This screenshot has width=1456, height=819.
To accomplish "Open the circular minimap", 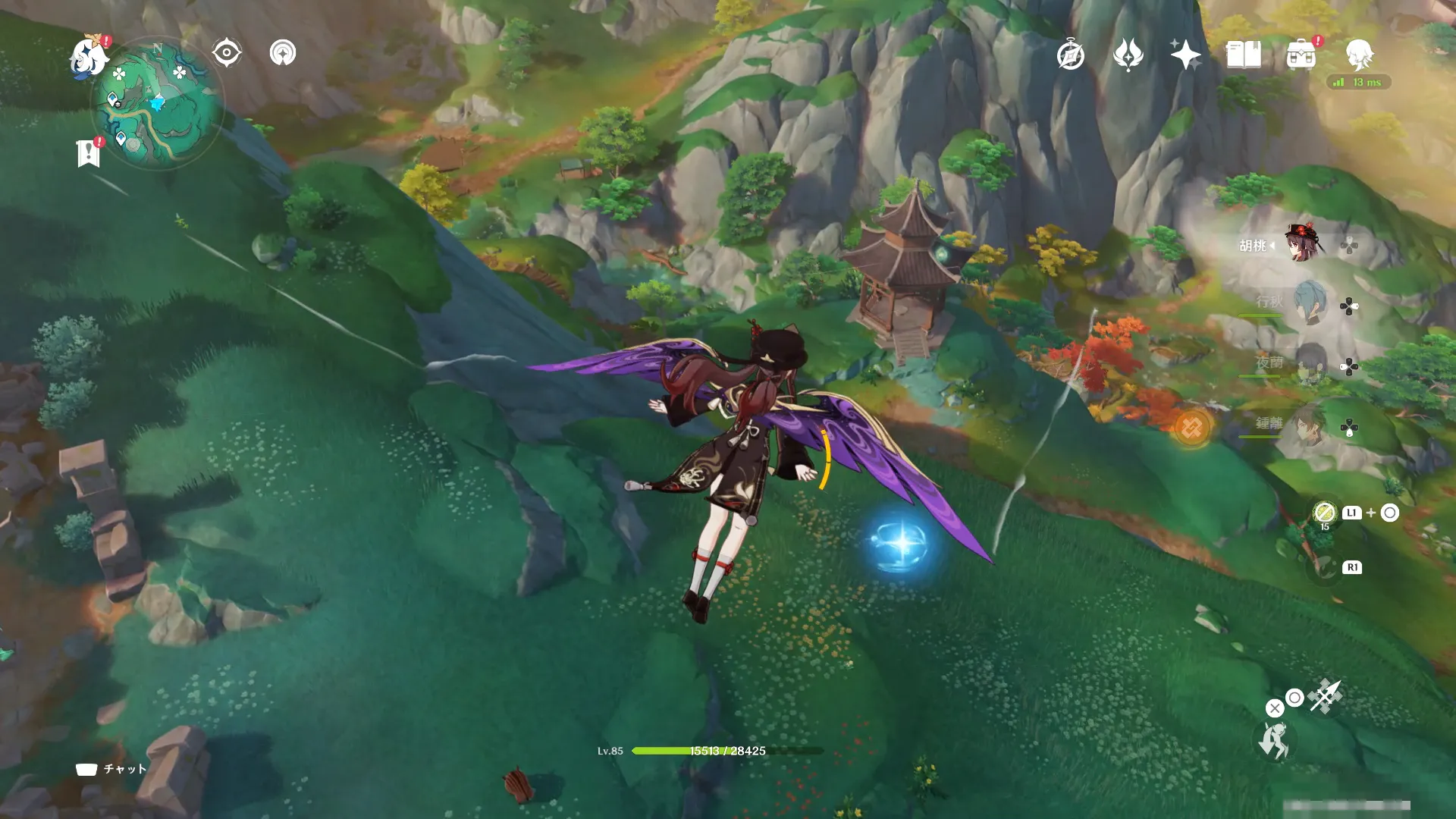I will [158, 103].
